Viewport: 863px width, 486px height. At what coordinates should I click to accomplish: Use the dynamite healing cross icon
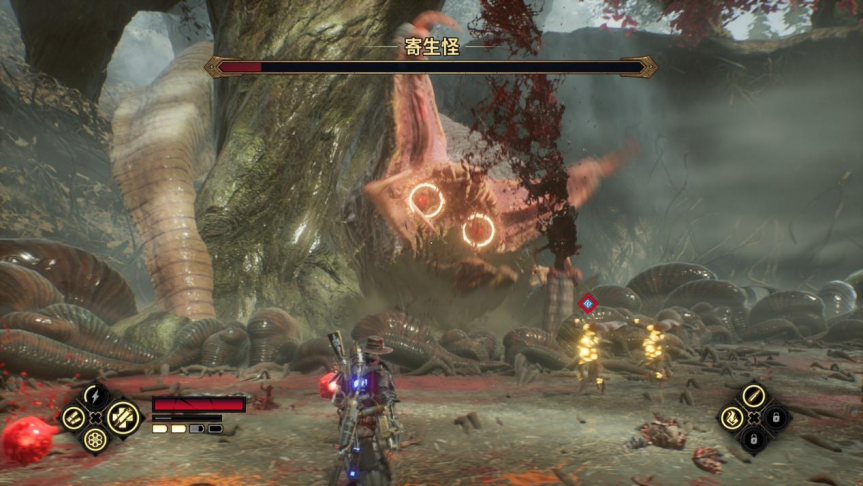122,416
